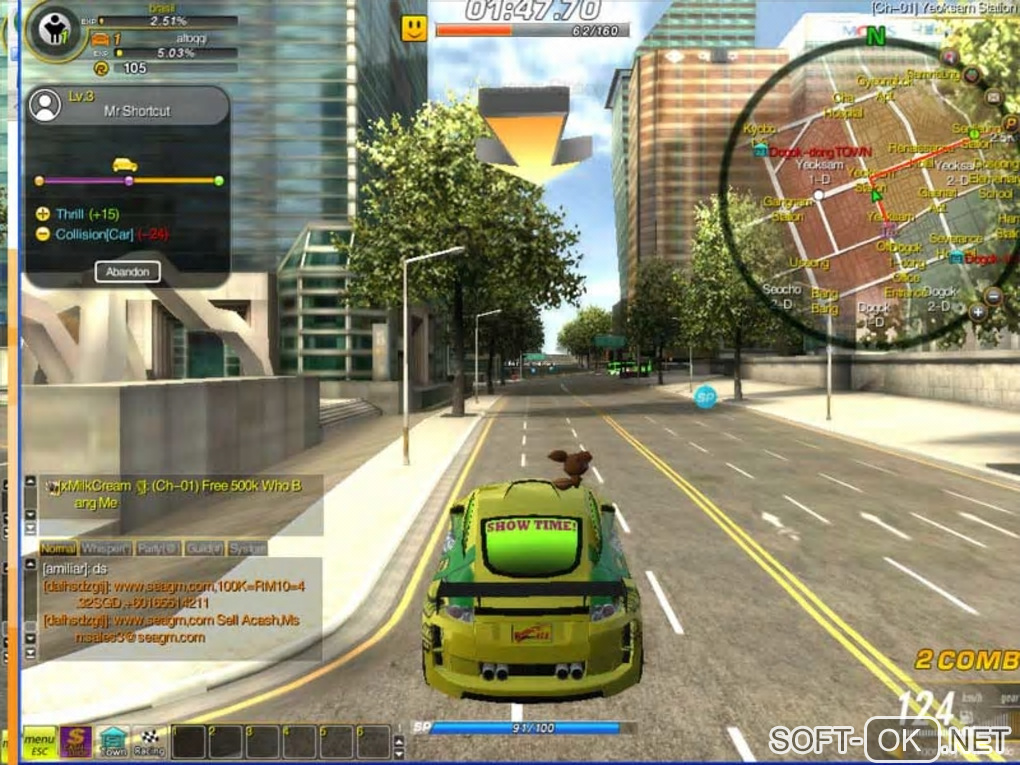Viewport: 1020px width, 765px height.
Task: Go to Town via the house icon
Action: coord(113,741)
